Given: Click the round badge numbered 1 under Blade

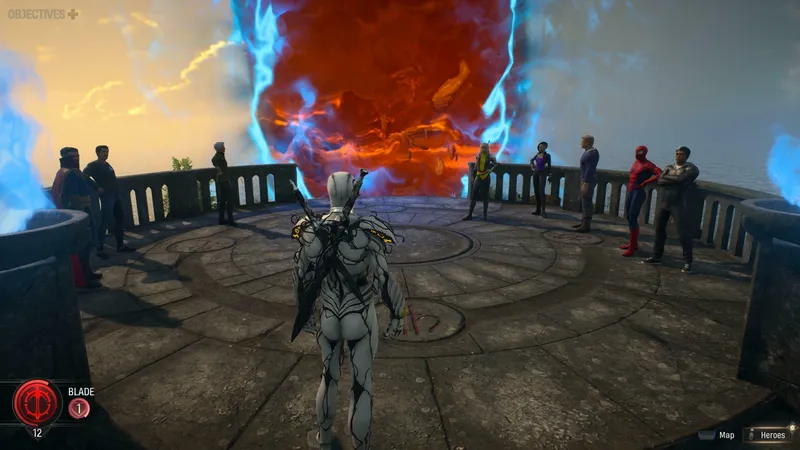Looking at the screenshot, I should tap(79, 408).
